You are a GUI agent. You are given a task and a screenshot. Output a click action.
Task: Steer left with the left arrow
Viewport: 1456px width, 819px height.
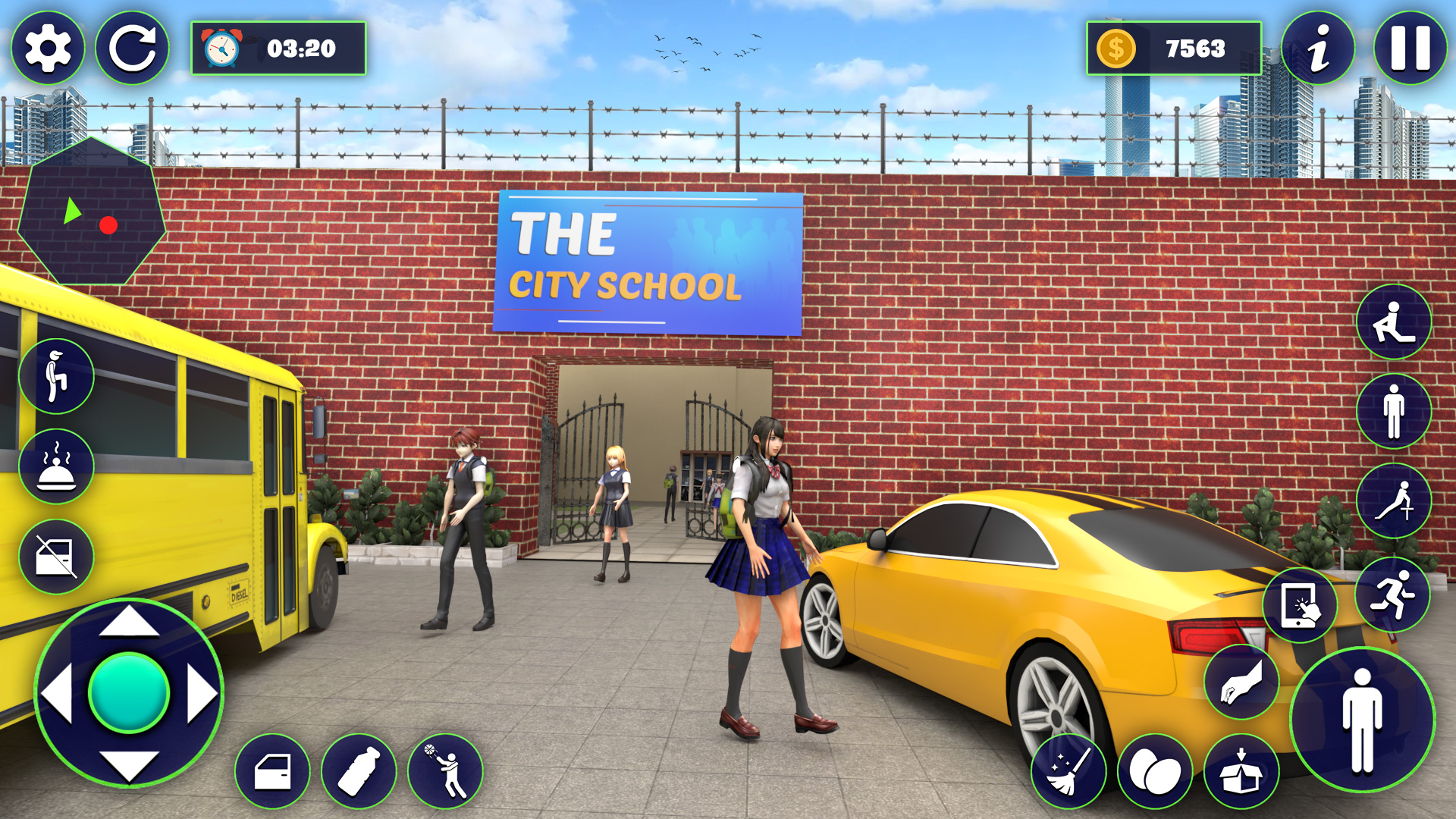tap(57, 693)
